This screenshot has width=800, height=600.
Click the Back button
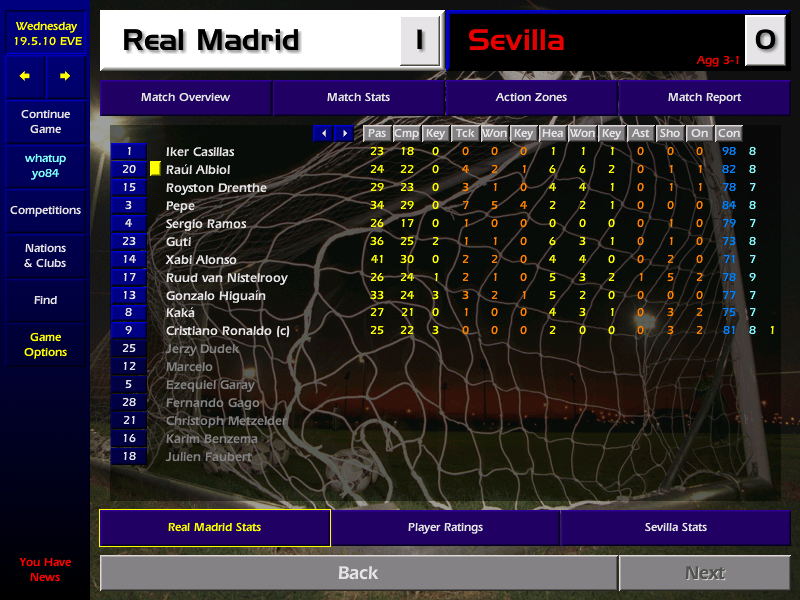[x=358, y=573]
